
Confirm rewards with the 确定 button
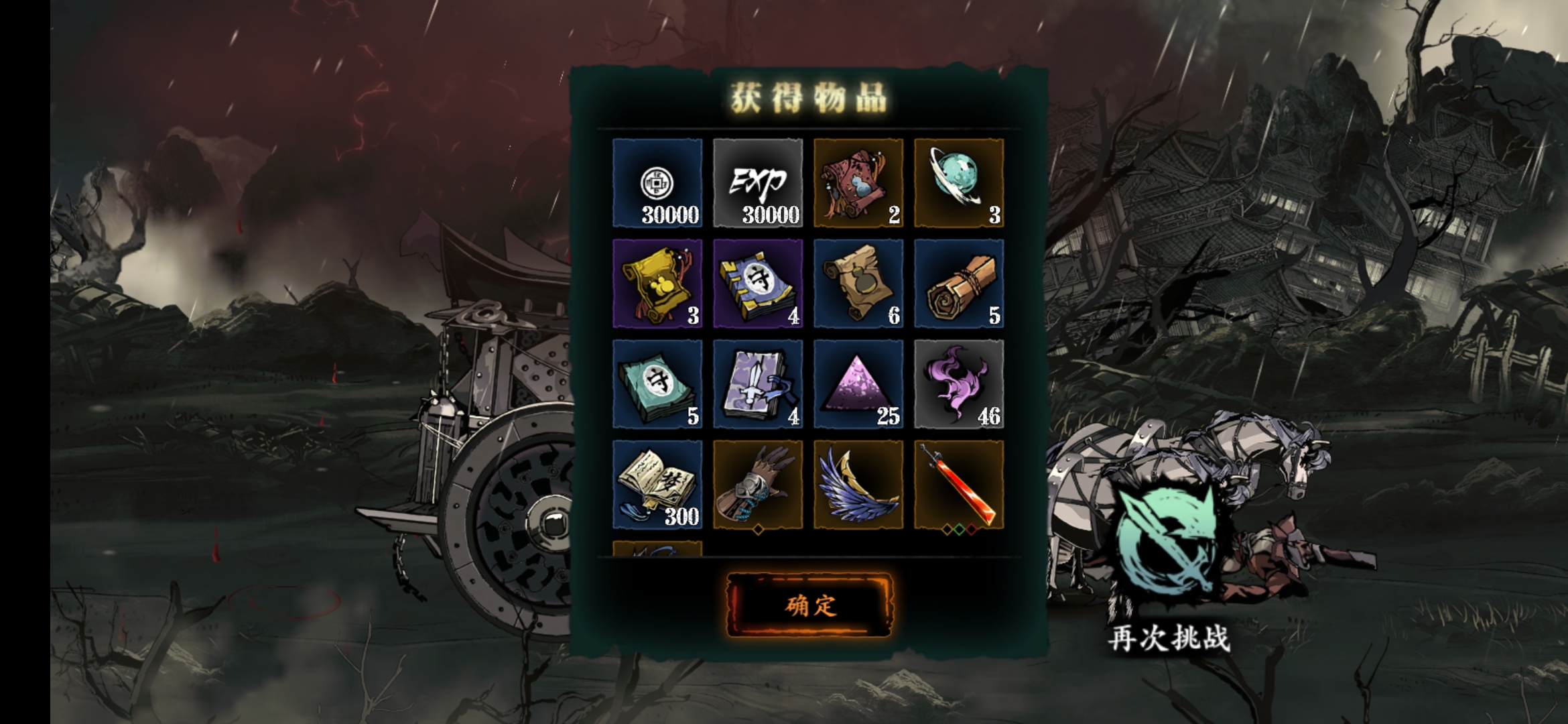[x=809, y=605]
